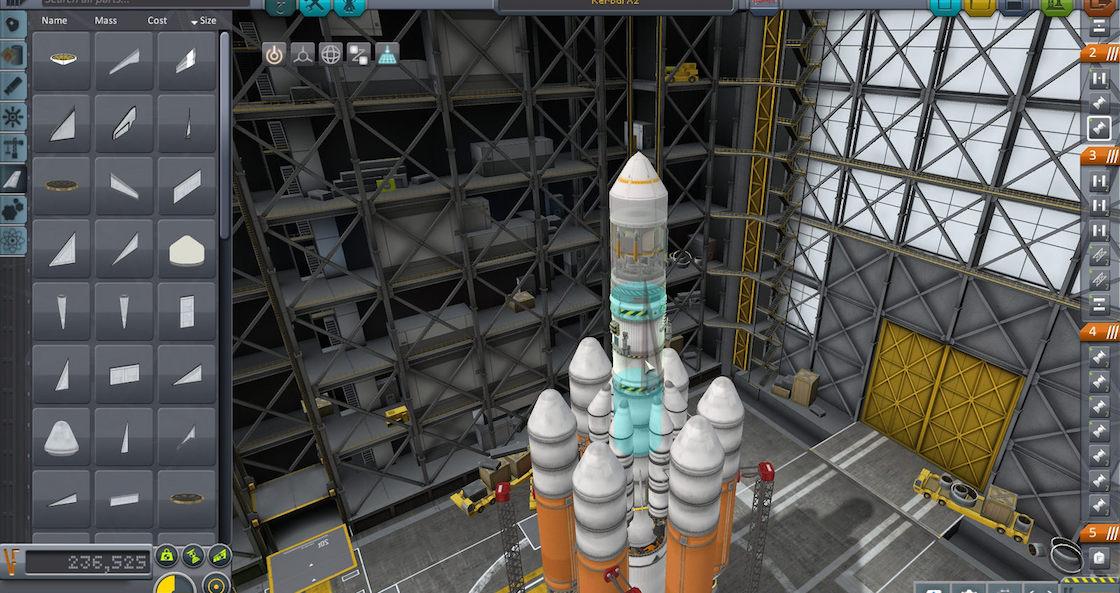Click the green padlock icon by funds
The width and height of the screenshot is (1120, 593).
coord(166,557)
